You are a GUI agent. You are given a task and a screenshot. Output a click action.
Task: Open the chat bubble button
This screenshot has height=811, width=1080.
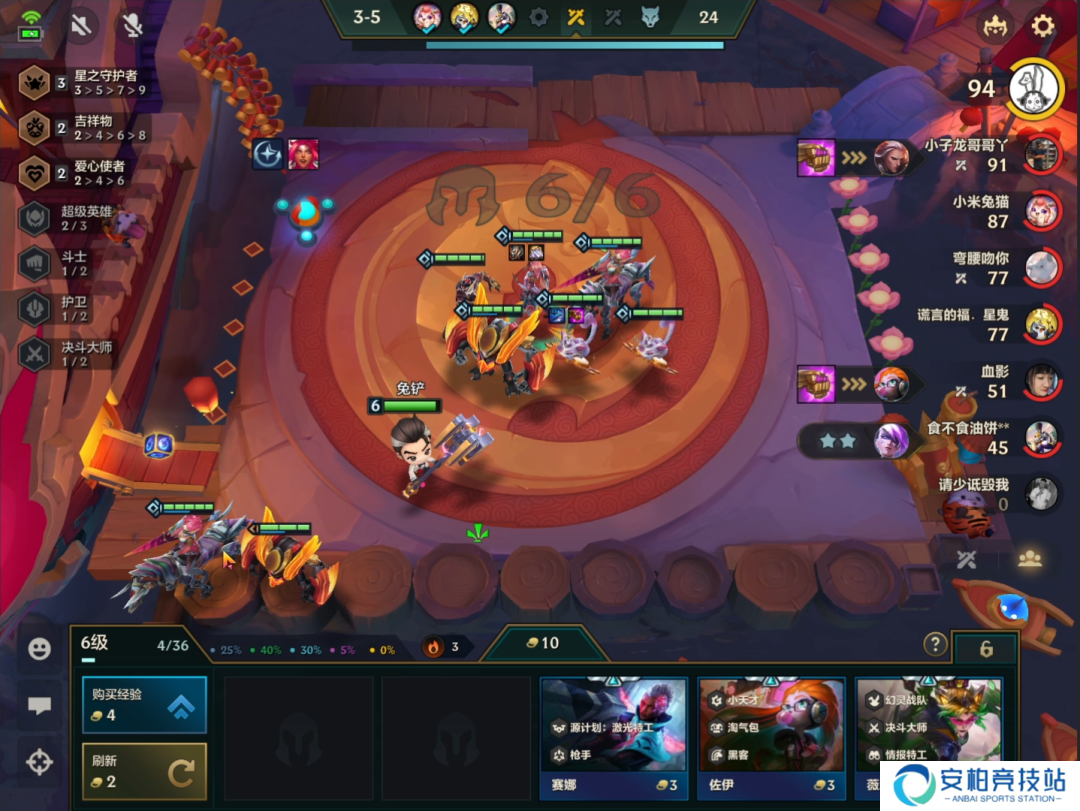pos(39,706)
